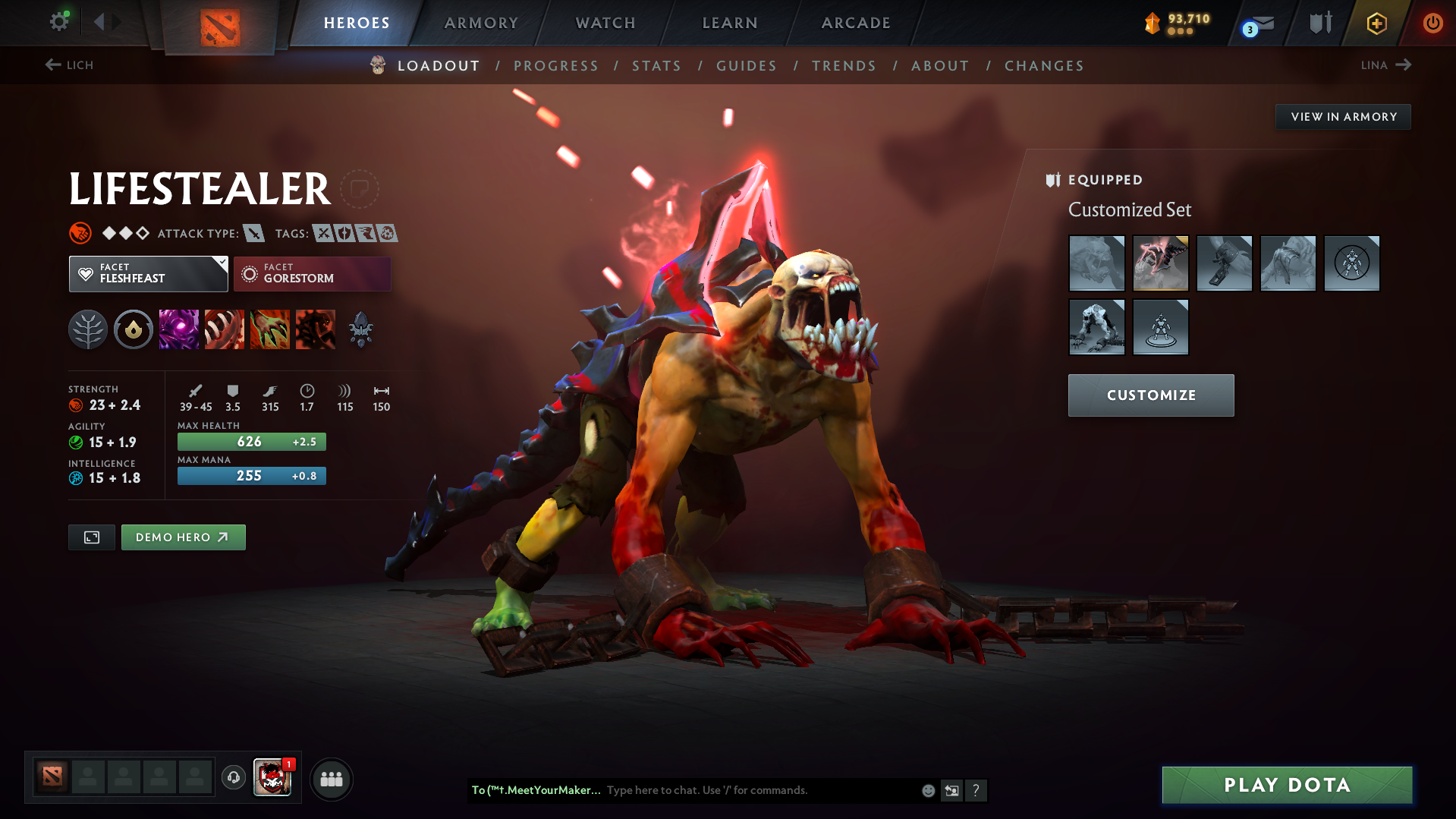Go back to previous hero Lich
This screenshot has height=819, width=1456.
(x=69, y=65)
